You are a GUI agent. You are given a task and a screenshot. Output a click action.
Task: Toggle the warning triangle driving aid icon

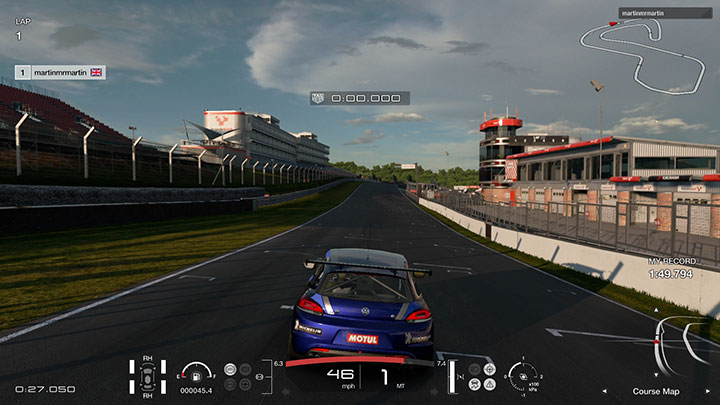(491, 383)
